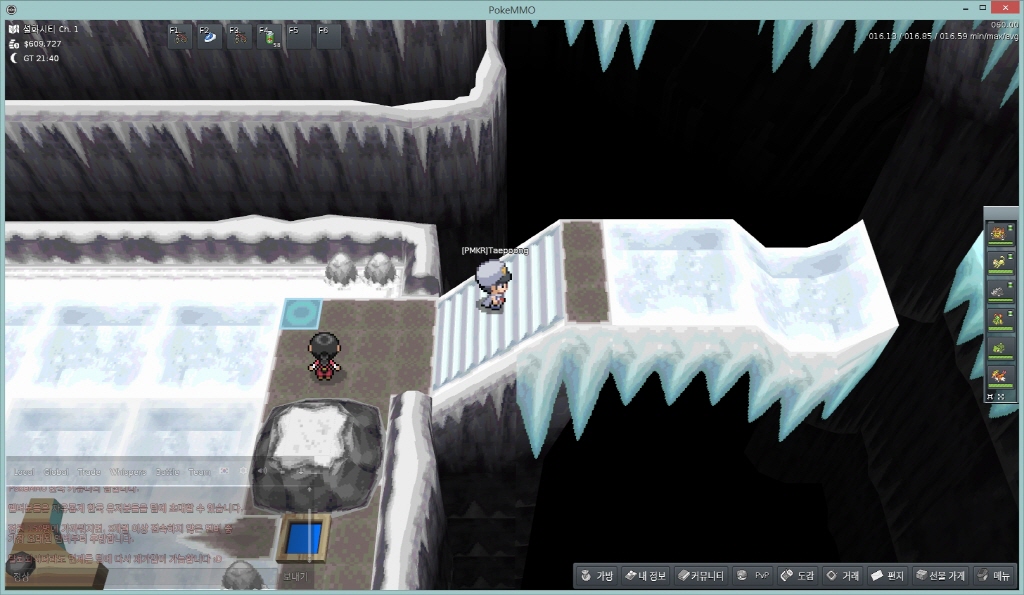The image size is (1024, 595).
Task: Open the 도감 Pokédex
Action: 797,576
